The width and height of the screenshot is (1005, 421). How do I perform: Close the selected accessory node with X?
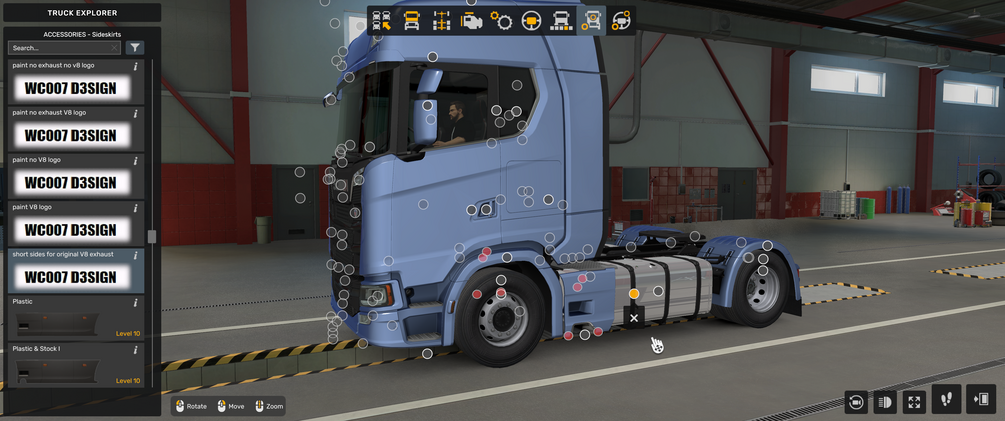(634, 318)
